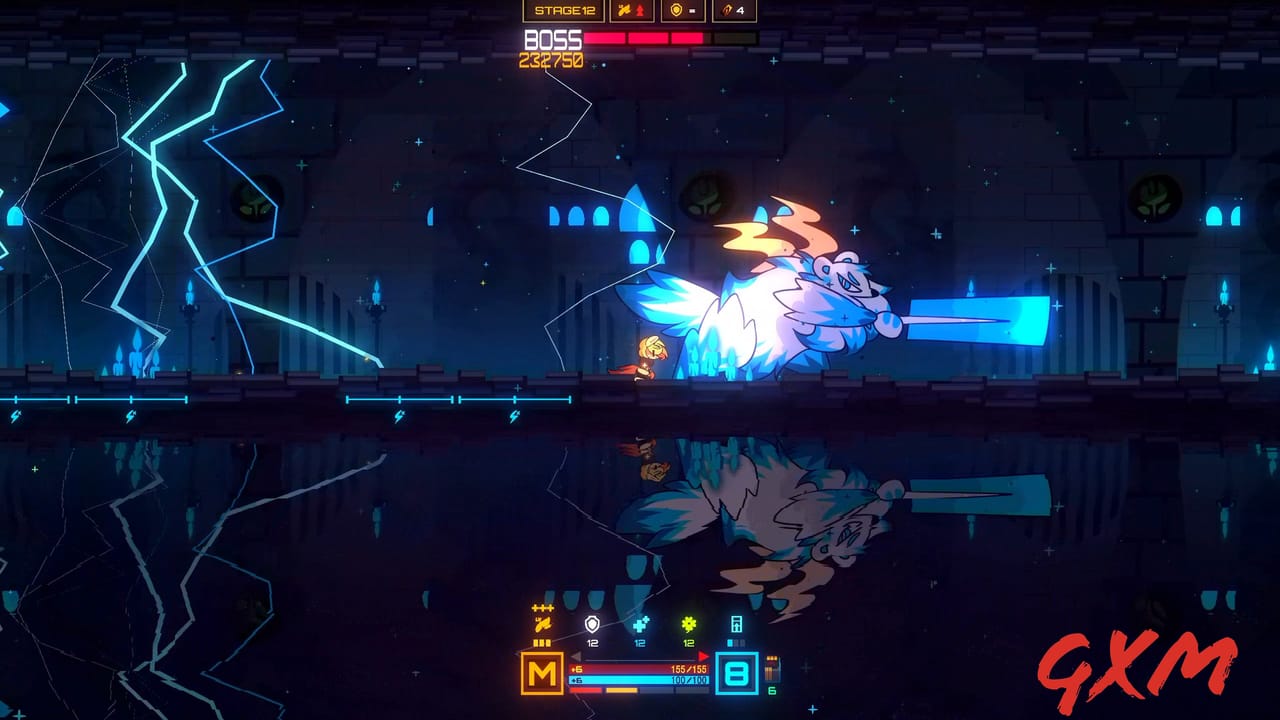The height and width of the screenshot is (720, 1280).
Task: Click the shield emblem counter in the top bar
Action: (678, 11)
